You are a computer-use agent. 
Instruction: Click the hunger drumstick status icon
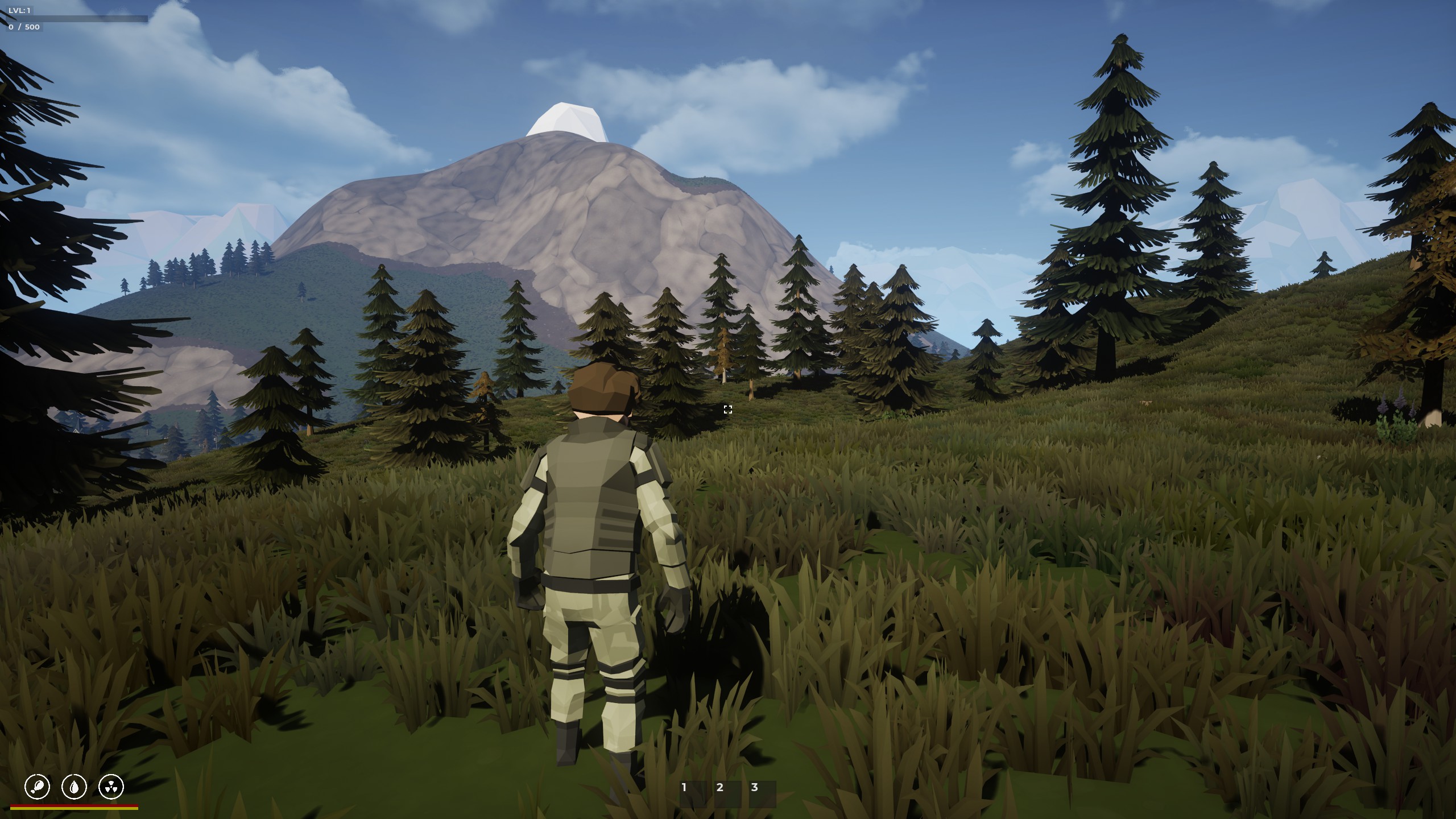(38, 787)
